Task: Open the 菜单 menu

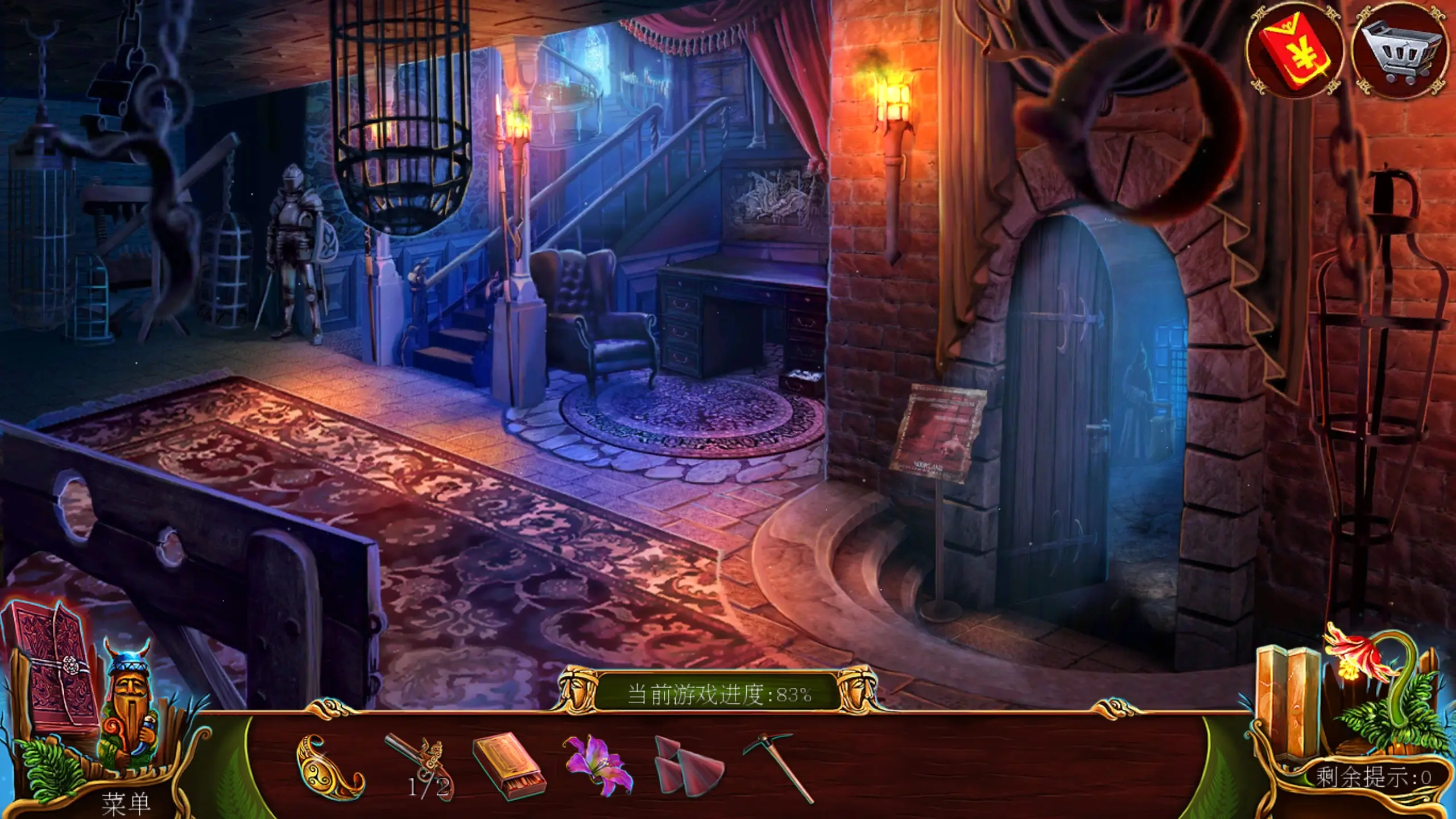Action: tap(126, 803)
